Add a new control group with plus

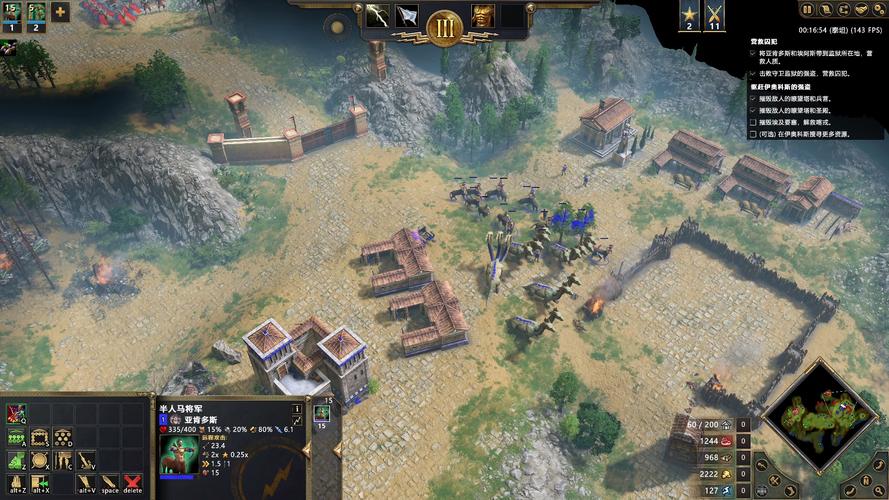pos(60,13)
